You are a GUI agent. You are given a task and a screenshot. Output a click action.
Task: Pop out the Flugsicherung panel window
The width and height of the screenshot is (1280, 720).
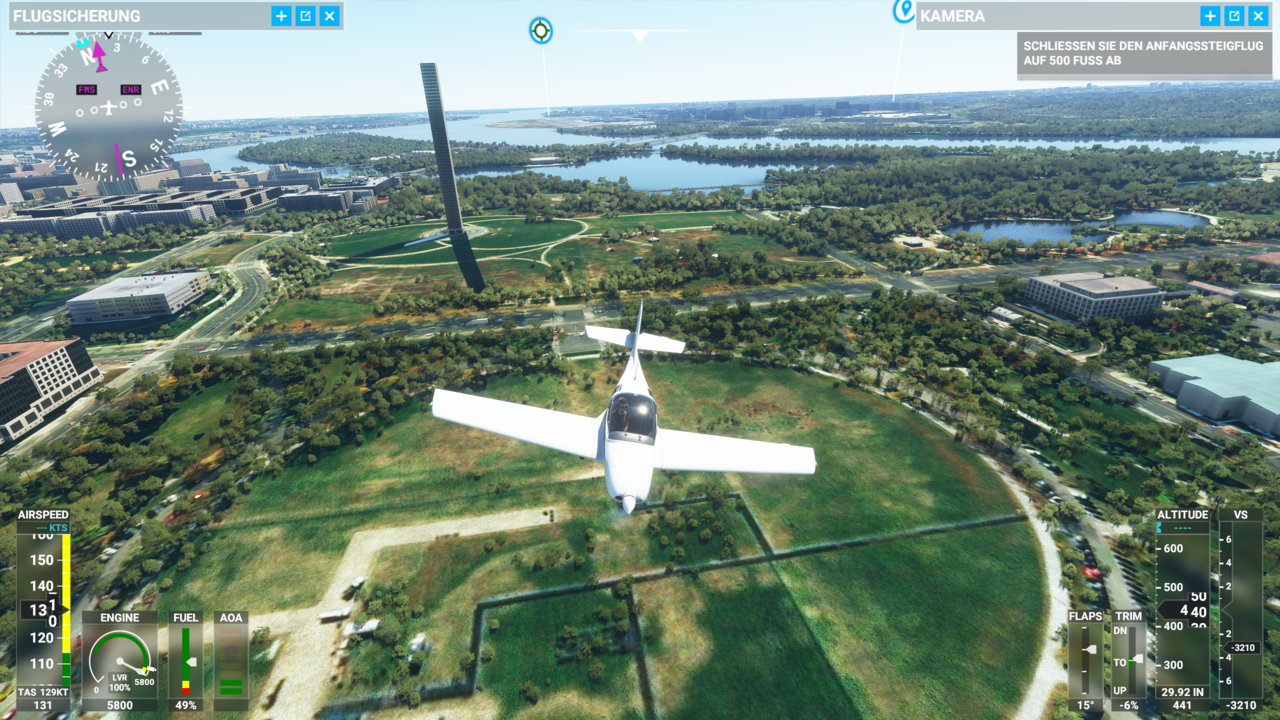coord(305,16)
